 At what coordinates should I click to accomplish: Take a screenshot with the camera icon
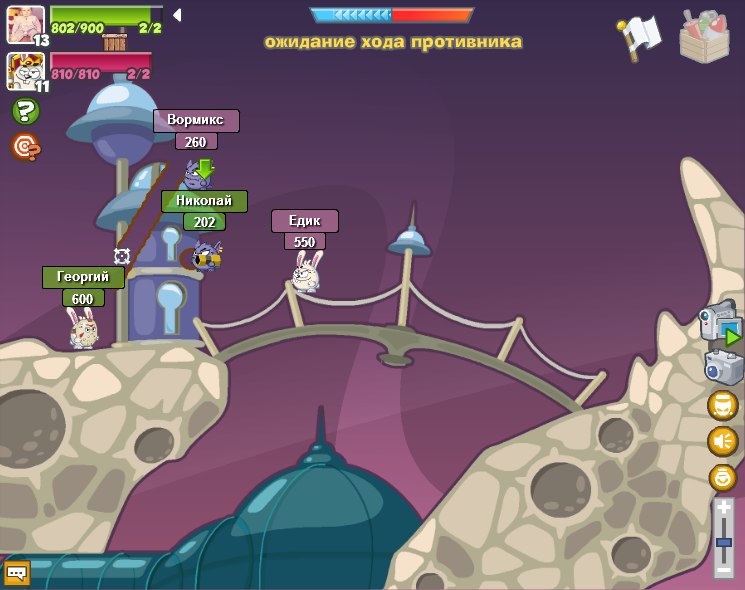coord(723,367)
